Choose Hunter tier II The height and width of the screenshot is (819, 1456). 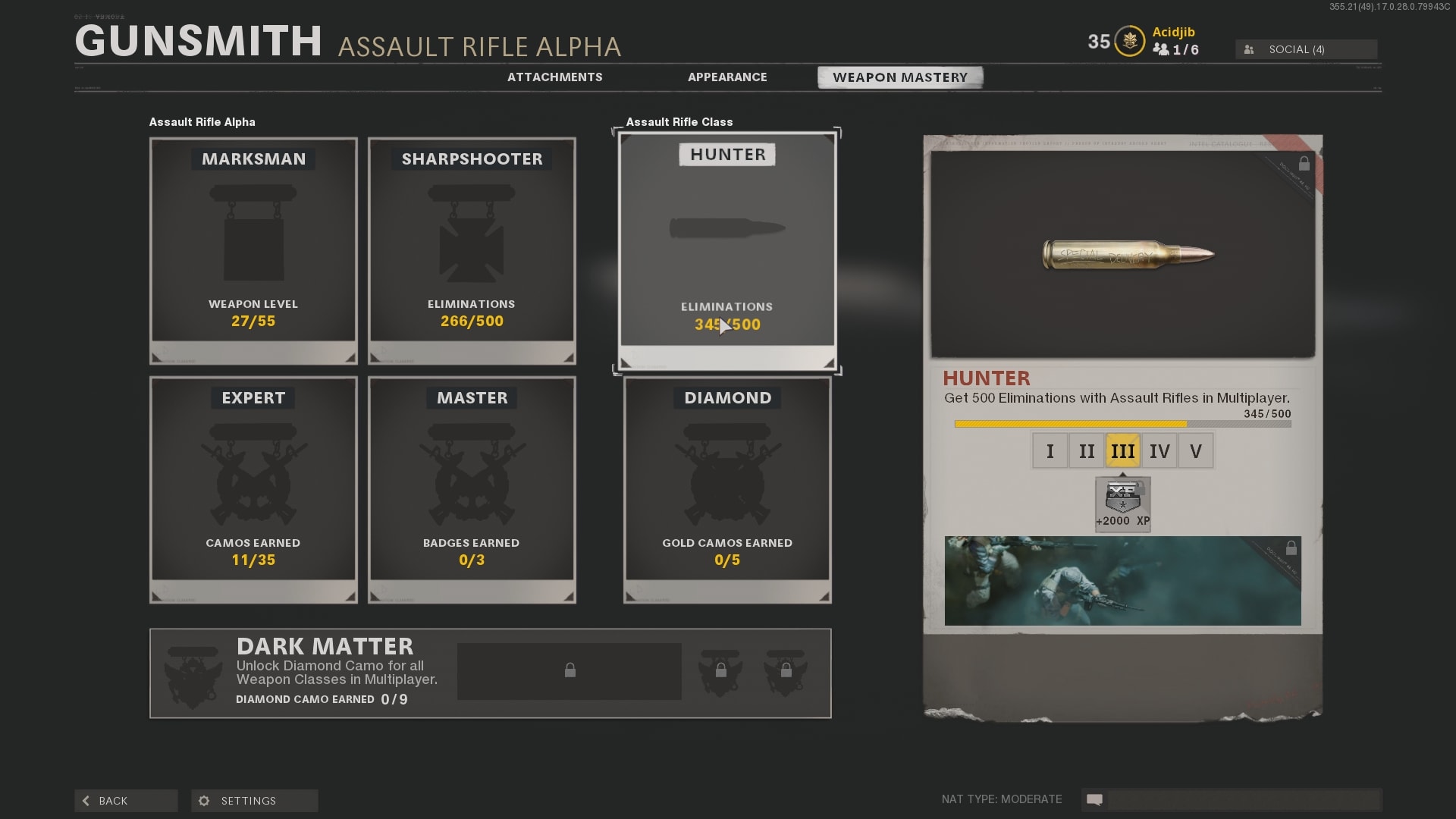click(x=1086, y=451)
